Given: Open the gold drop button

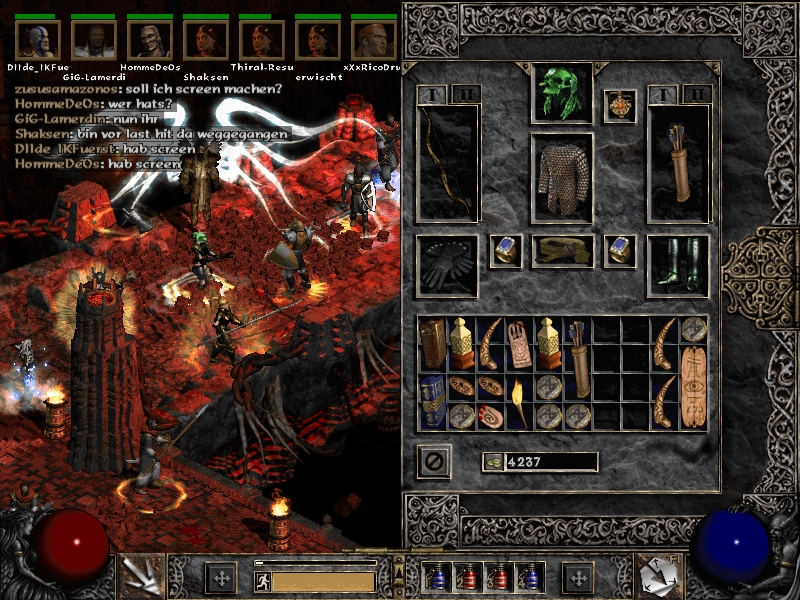Looking at the screenshot, I should click(x=491, y=462).
